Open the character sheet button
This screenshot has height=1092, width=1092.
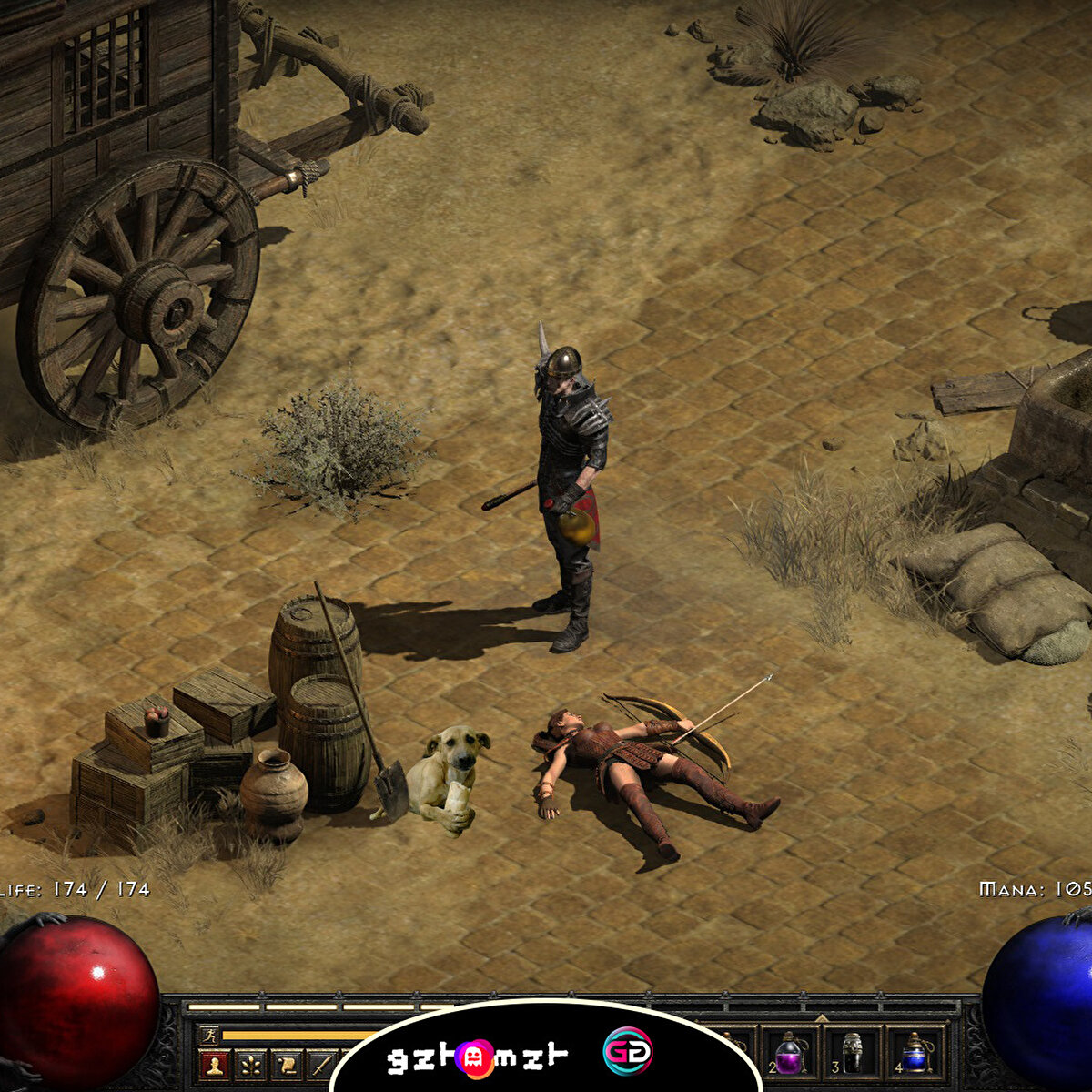pyautogui.click(x=215, y=1063)
